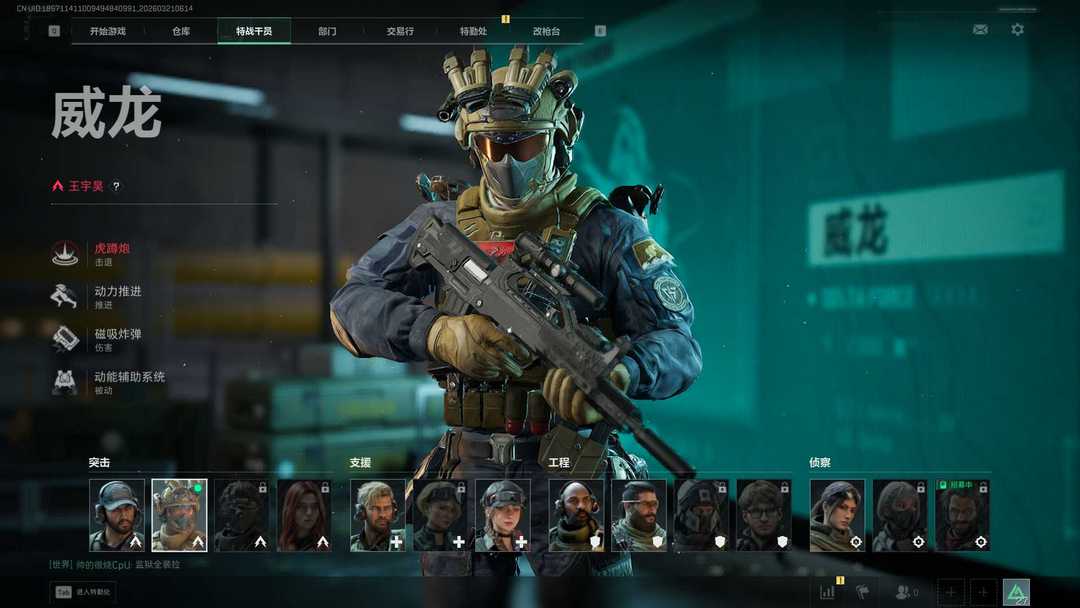The image size is (1080, 608).
Task: Click the 进入特勤处 button
Action: (83, 592)
